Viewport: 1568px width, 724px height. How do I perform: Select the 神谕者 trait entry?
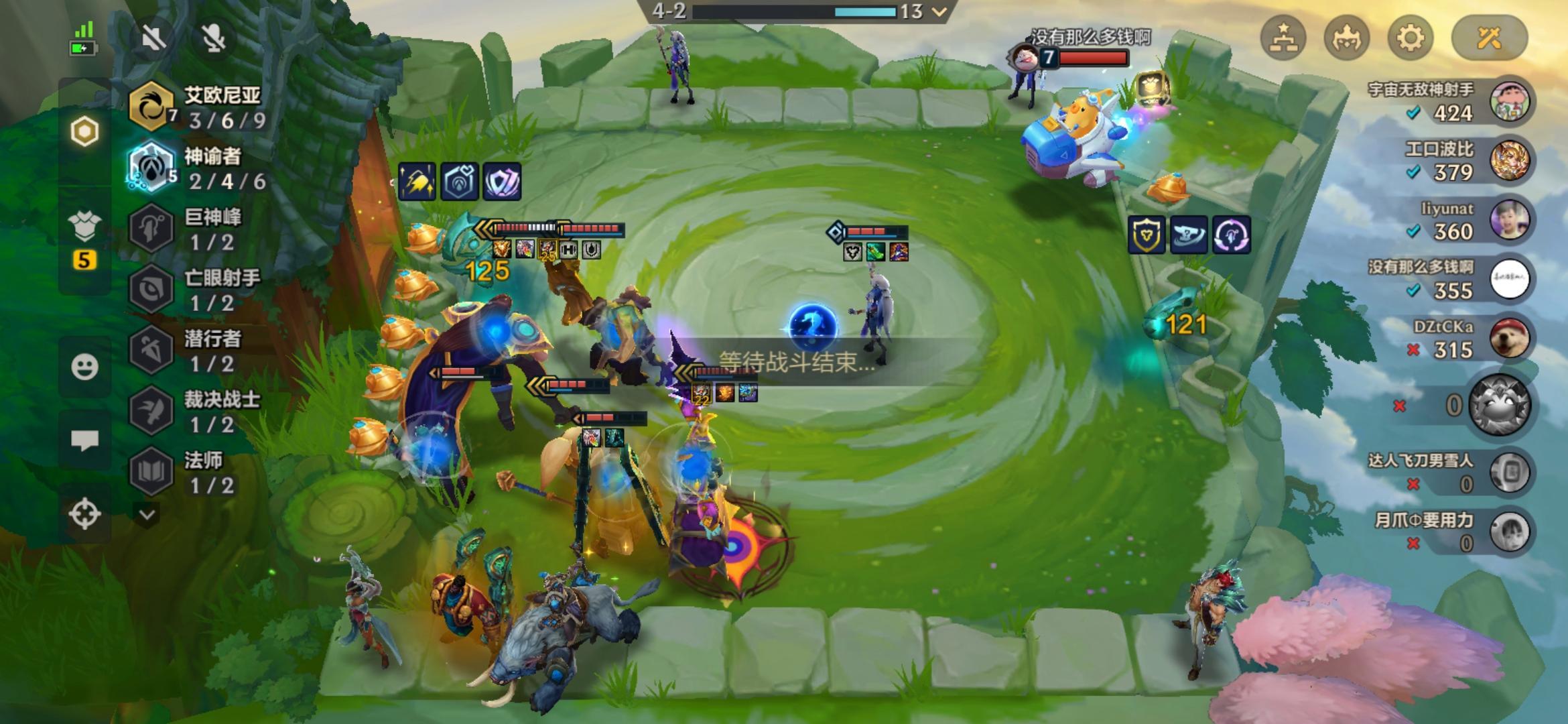(x=199, y=168)
